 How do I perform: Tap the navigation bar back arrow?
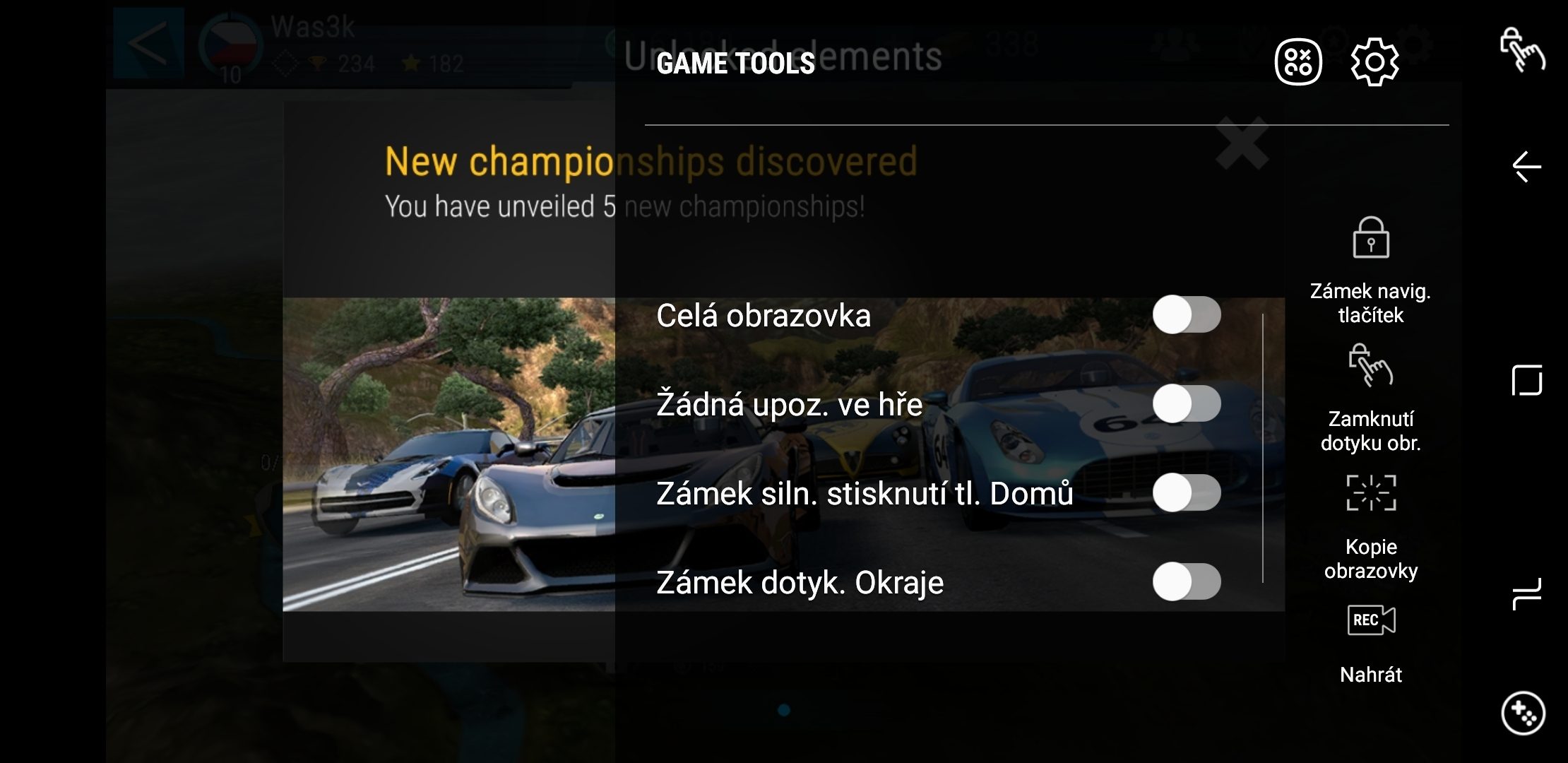[1526, 167]
